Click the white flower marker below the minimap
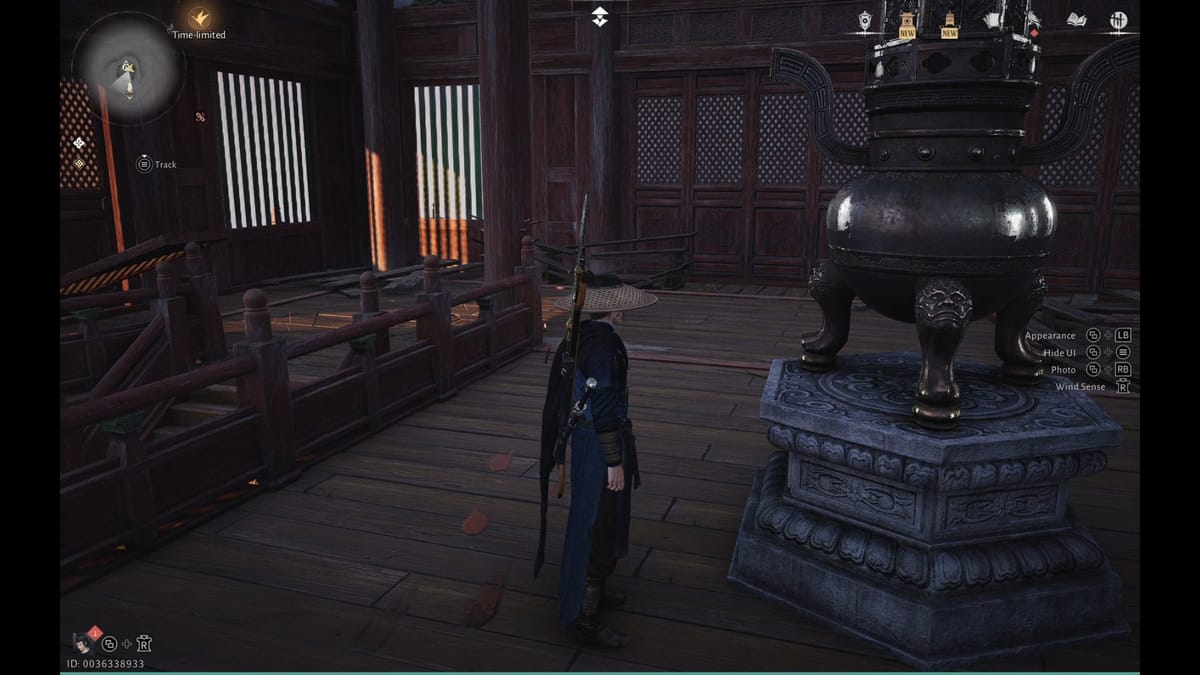This screenshot has height=675, width=1200. point(79,143)
